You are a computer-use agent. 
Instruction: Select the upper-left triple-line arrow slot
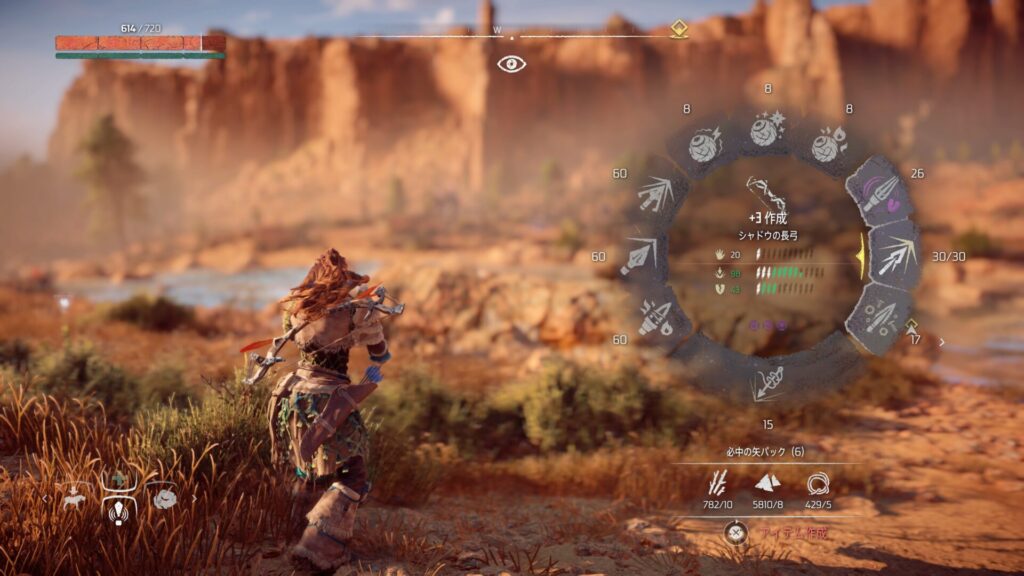(x=656, y=193)
